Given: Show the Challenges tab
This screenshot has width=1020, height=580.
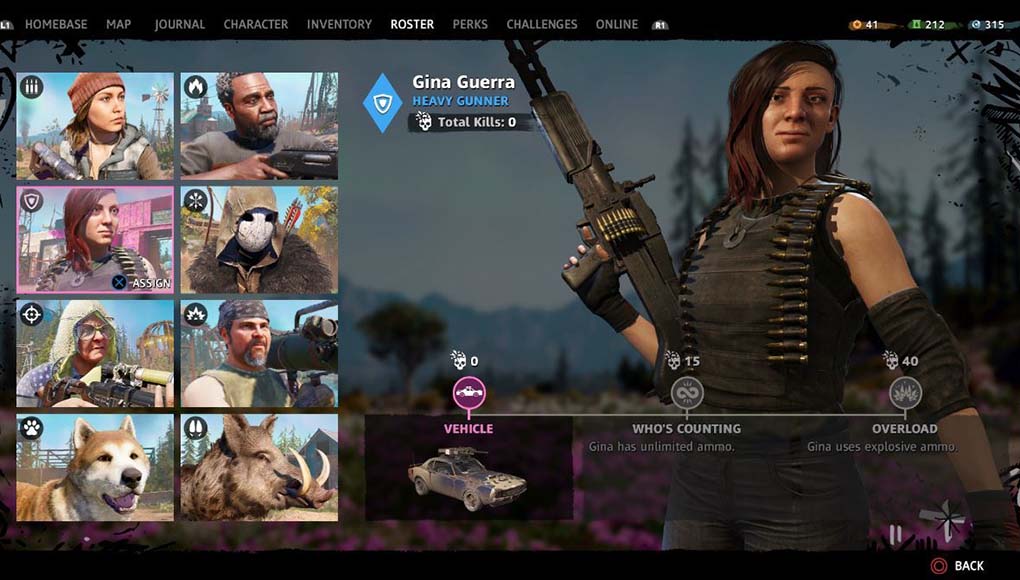Looking at the screenshot, I should (x=542, y=24).
